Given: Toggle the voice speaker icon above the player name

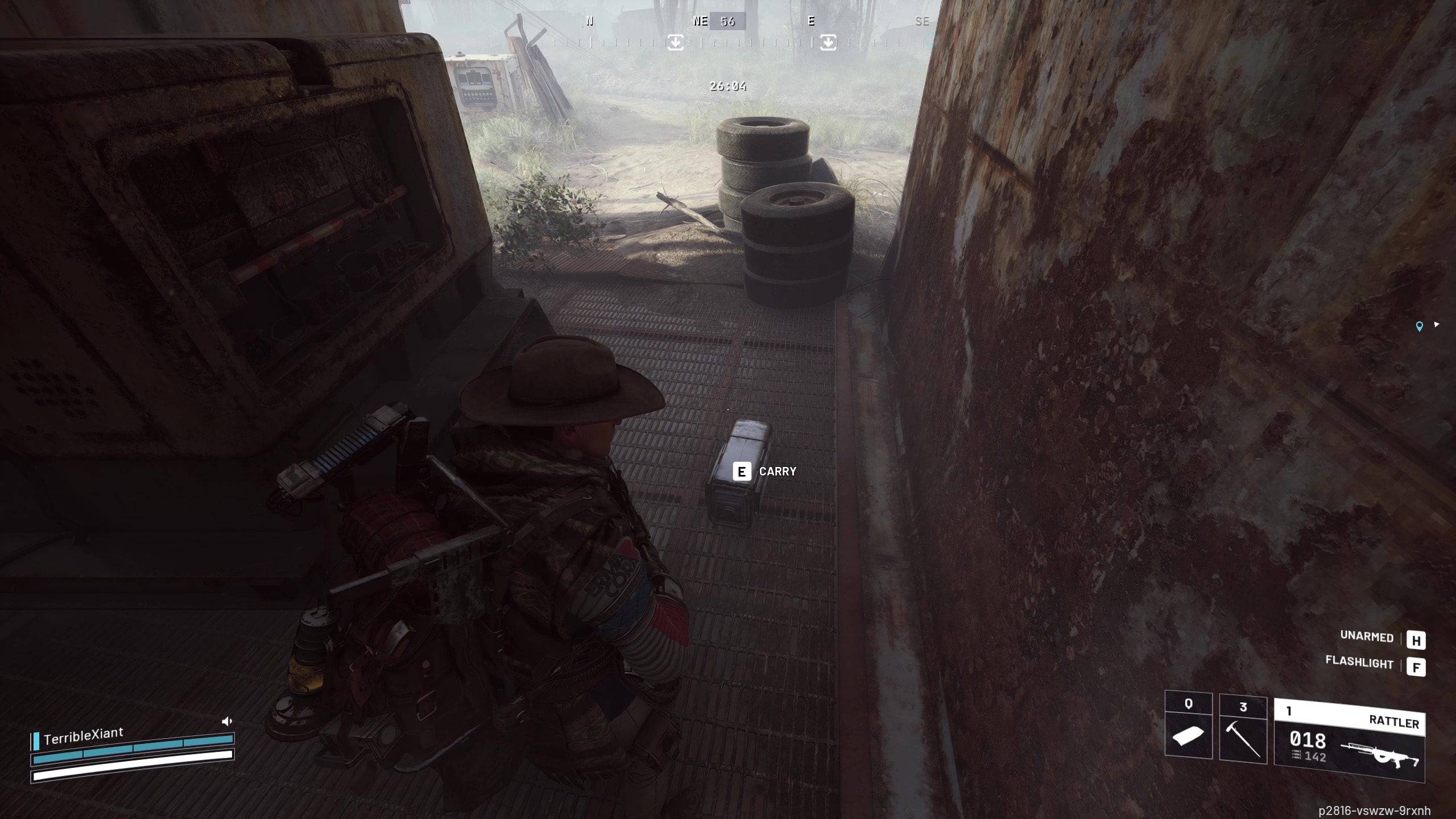Looking at the screenshot, I should (x=227, y=722).
